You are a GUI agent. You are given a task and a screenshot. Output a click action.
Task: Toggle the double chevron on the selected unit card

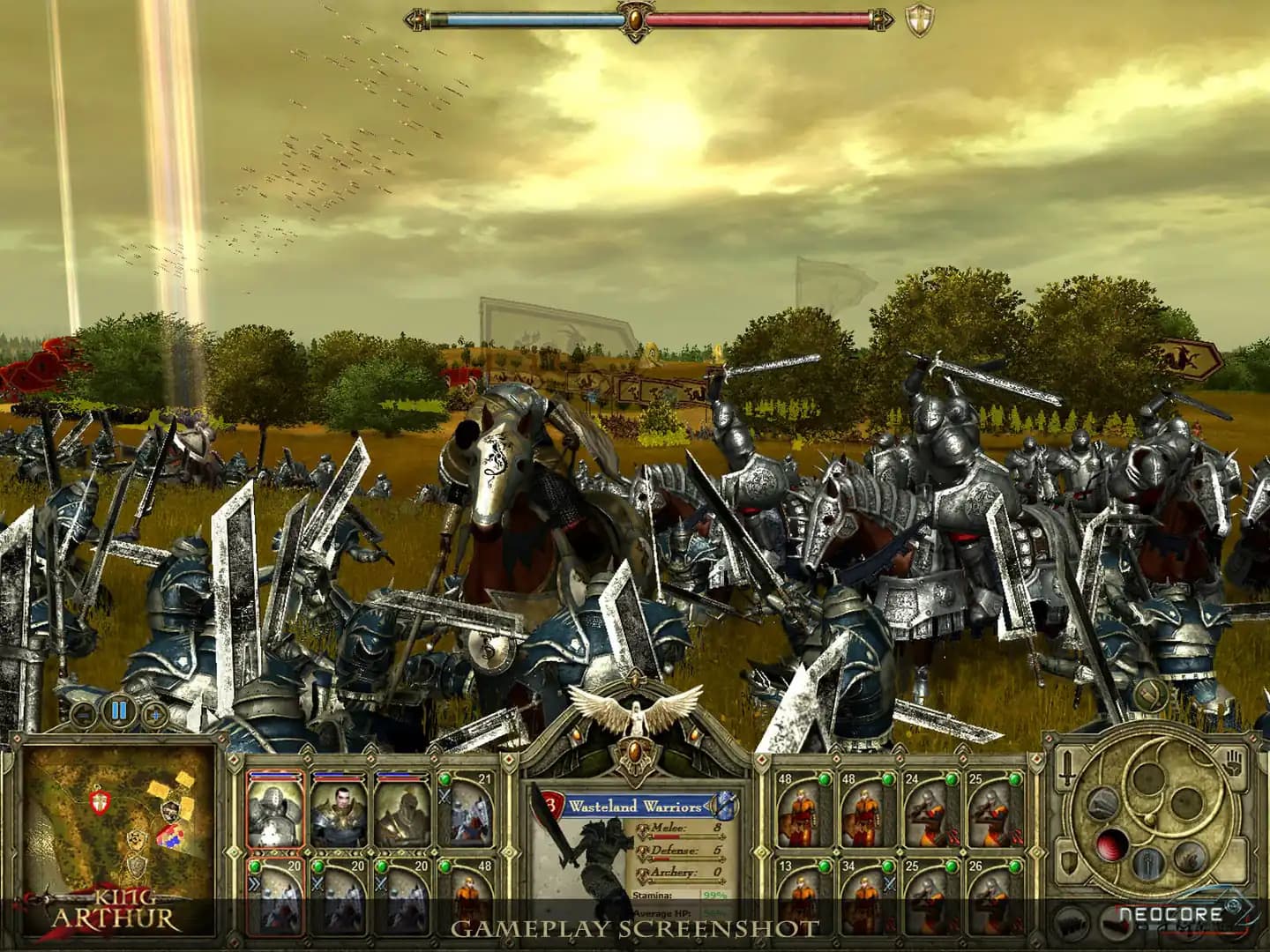coord(255,883)
